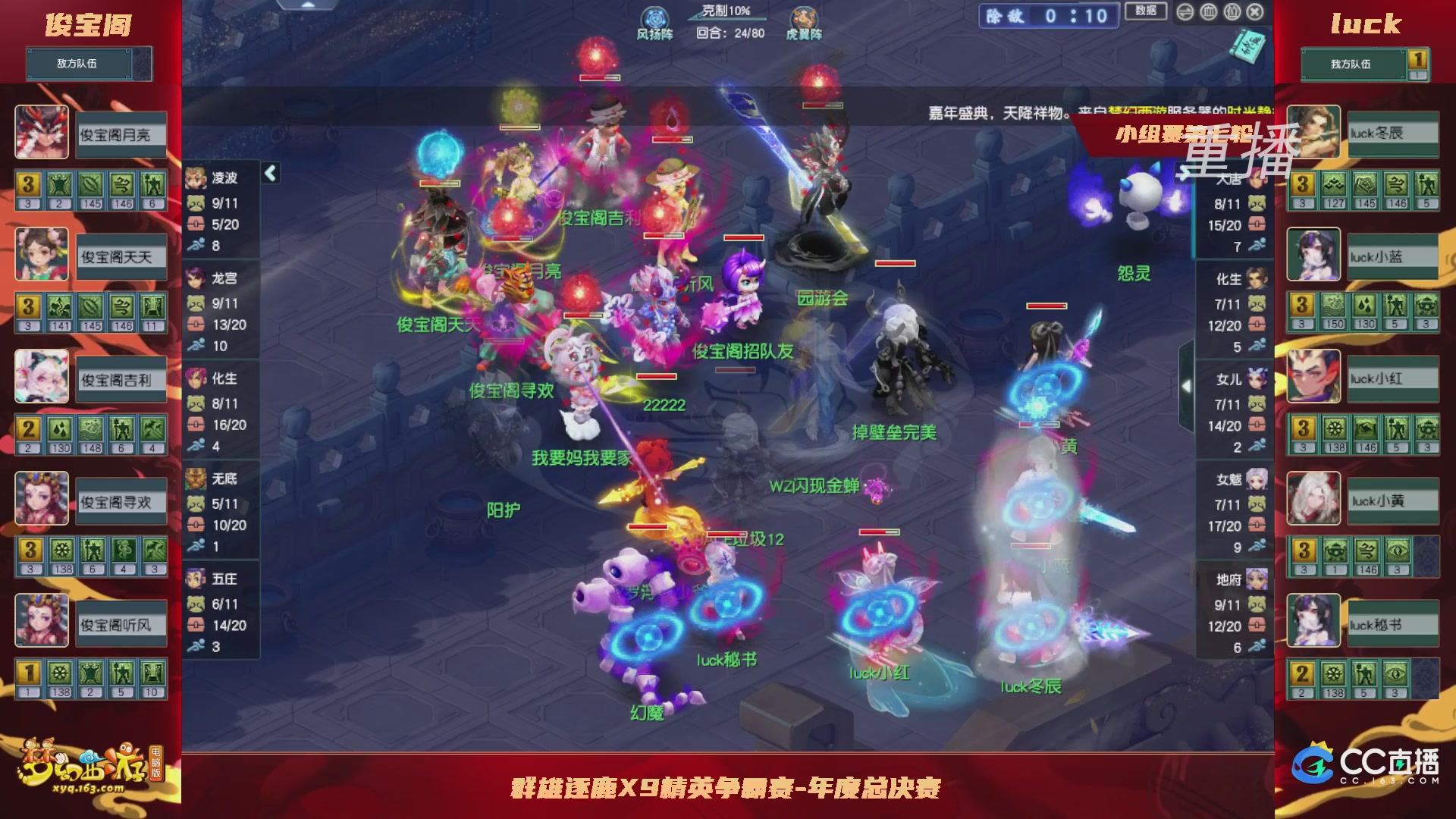Toggle the 令 buff icon showing count 146
This screenshot has width=1456, height=819.
121,184
